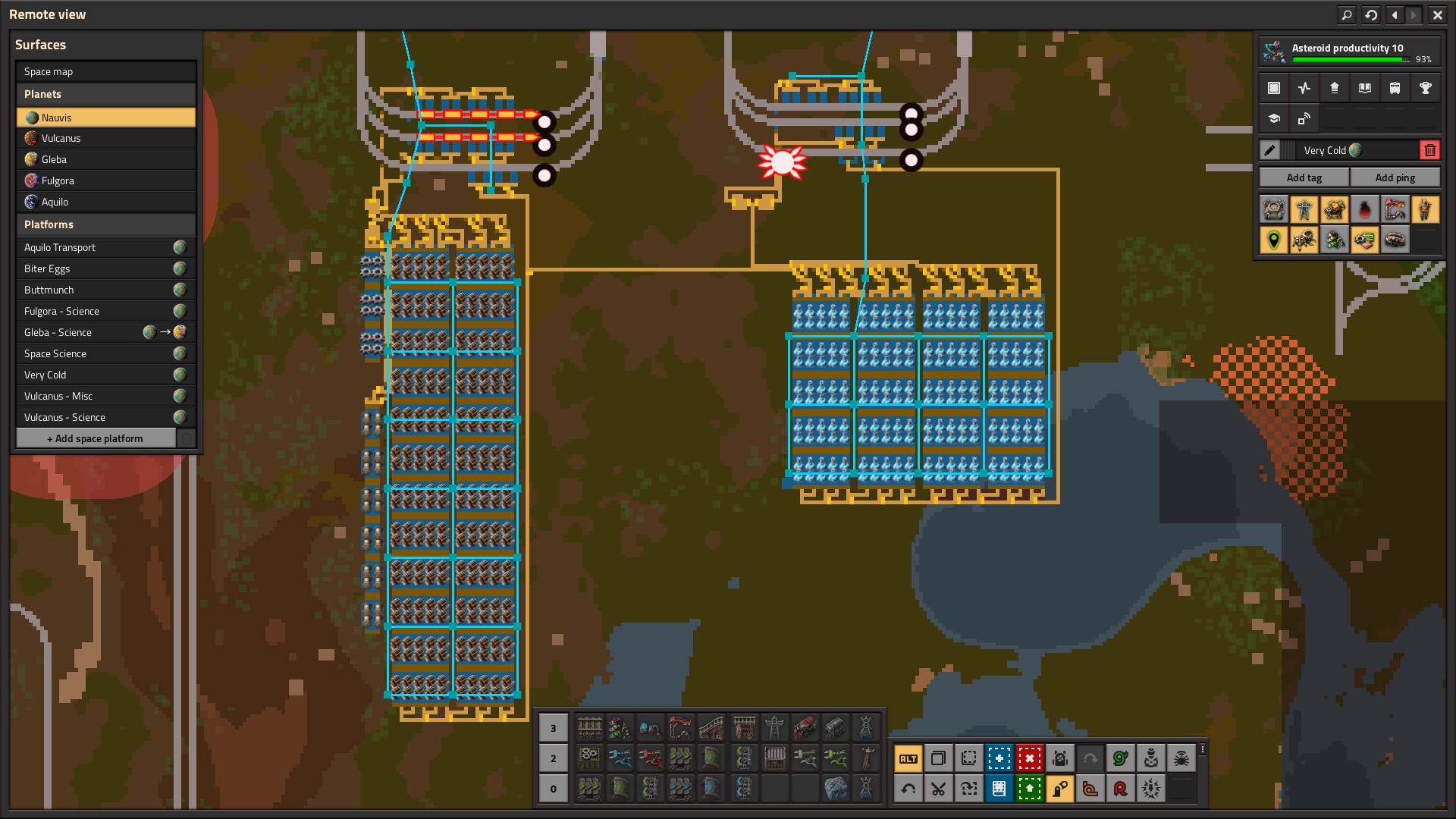This screenshot has width=1456, height=819.
Task: Close the Remote view window
Action: (x=1437, y=14)
